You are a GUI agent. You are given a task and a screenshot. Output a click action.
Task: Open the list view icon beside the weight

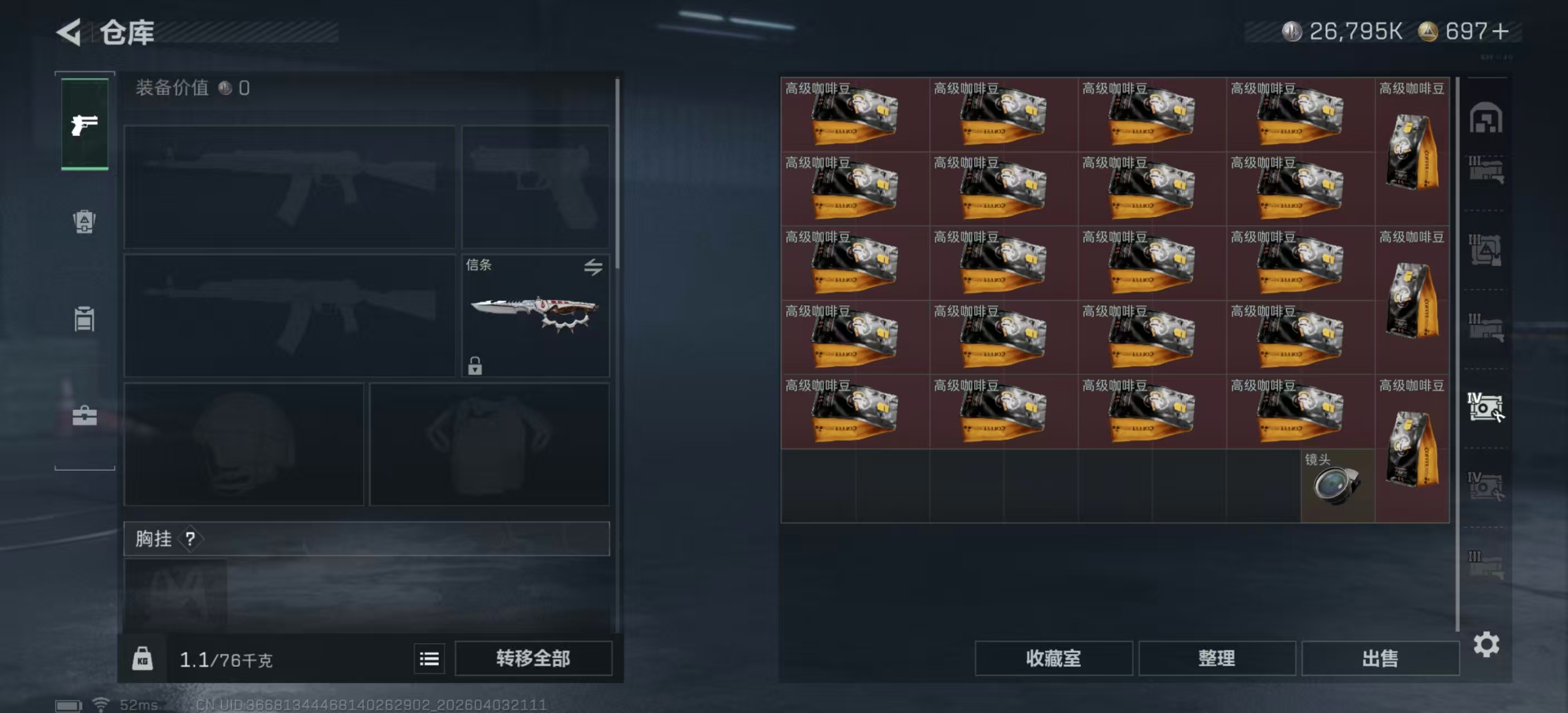(x=429, y=658)
